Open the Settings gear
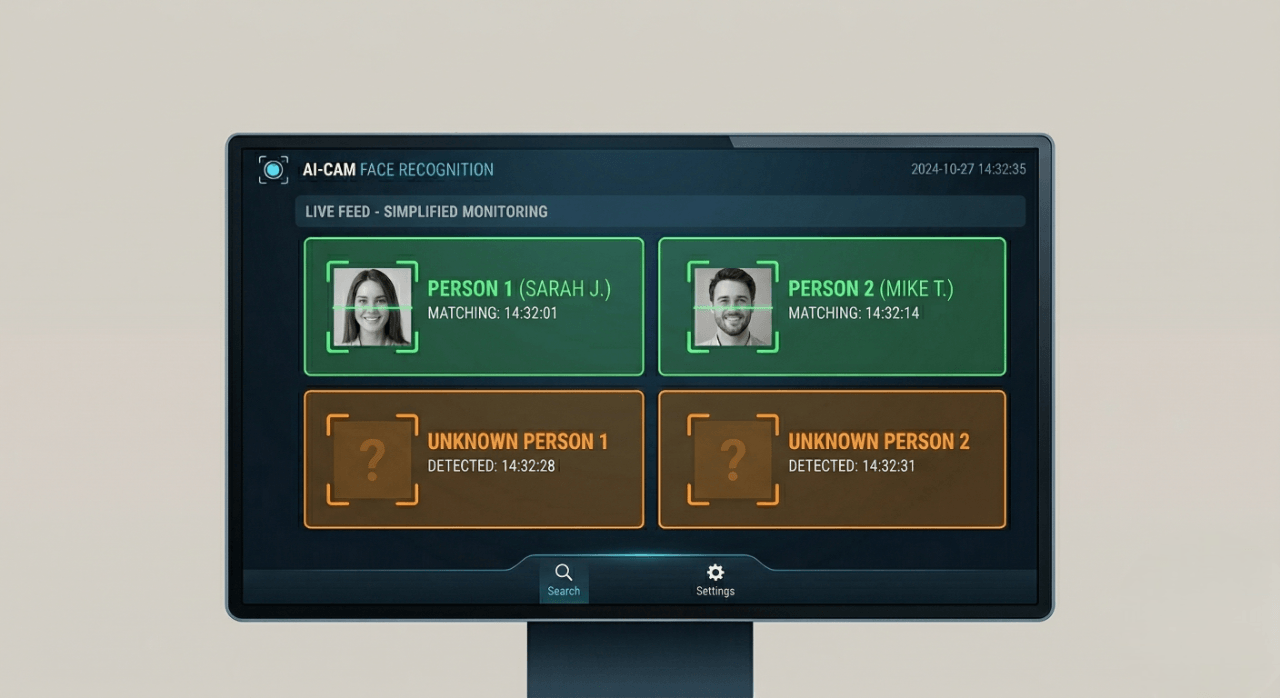Screen dimensions: 1280x698 pyautogui.click(x=715, y=580)
